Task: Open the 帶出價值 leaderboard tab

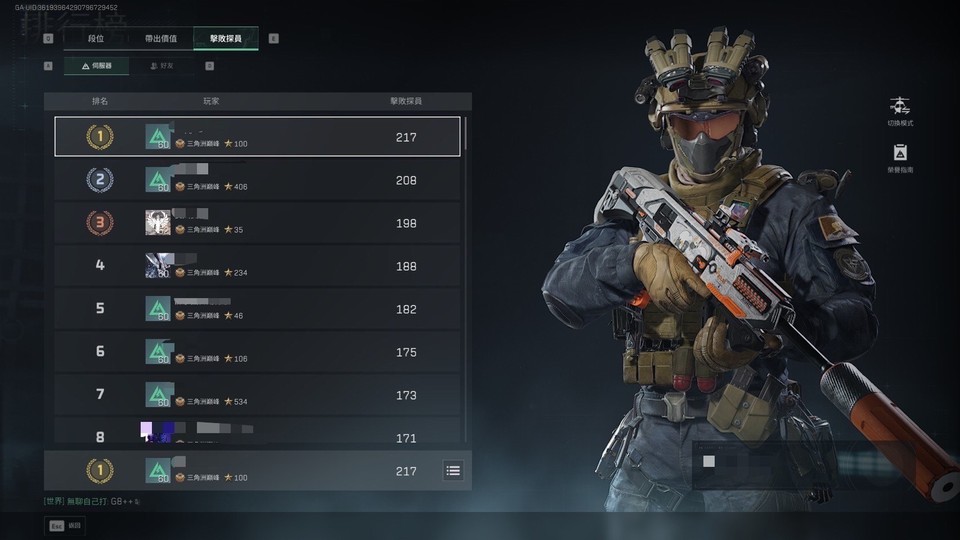Action: [161, 39]
